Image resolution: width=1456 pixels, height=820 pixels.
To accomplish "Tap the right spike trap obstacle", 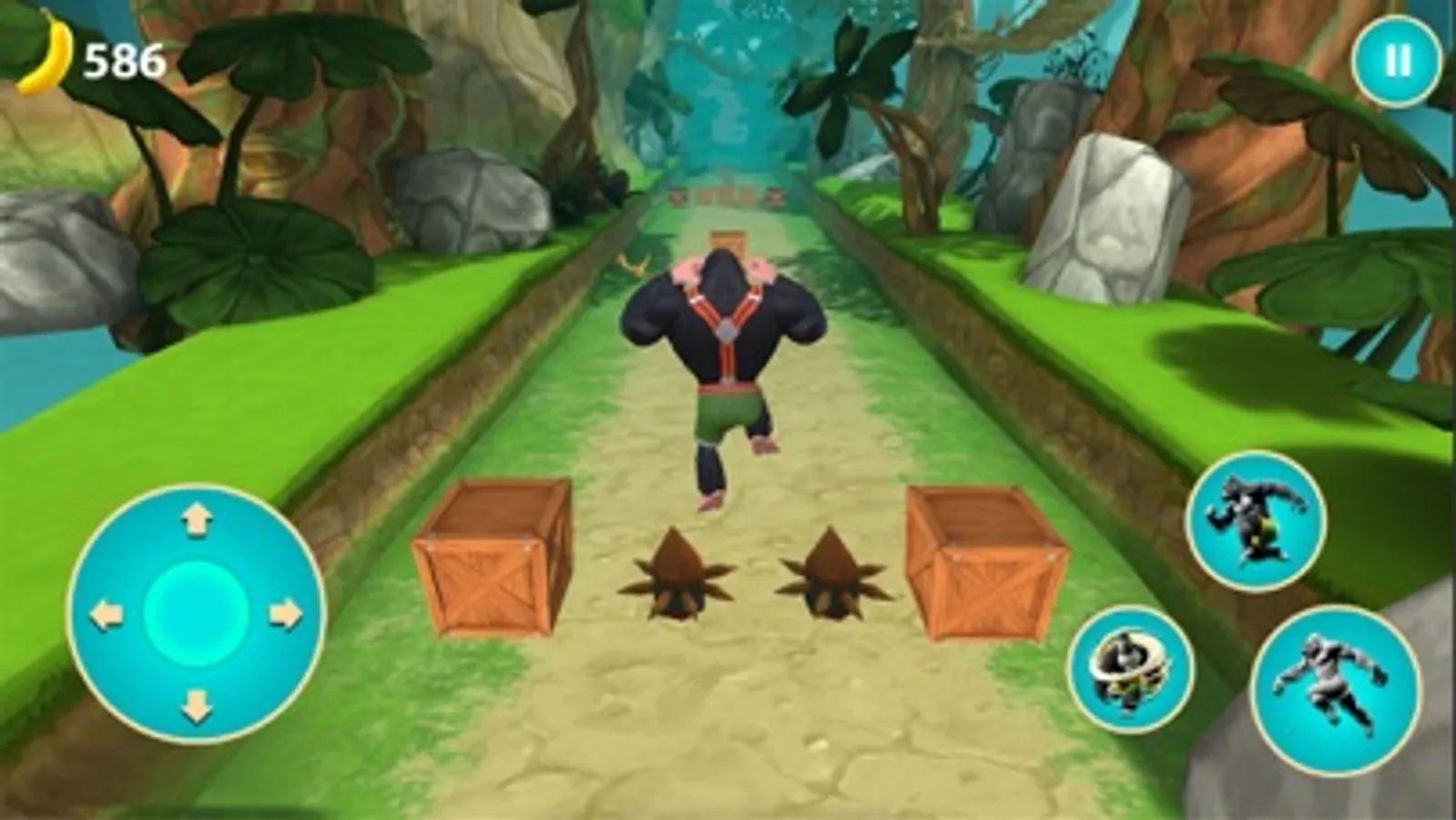I will tap(833, 574).
